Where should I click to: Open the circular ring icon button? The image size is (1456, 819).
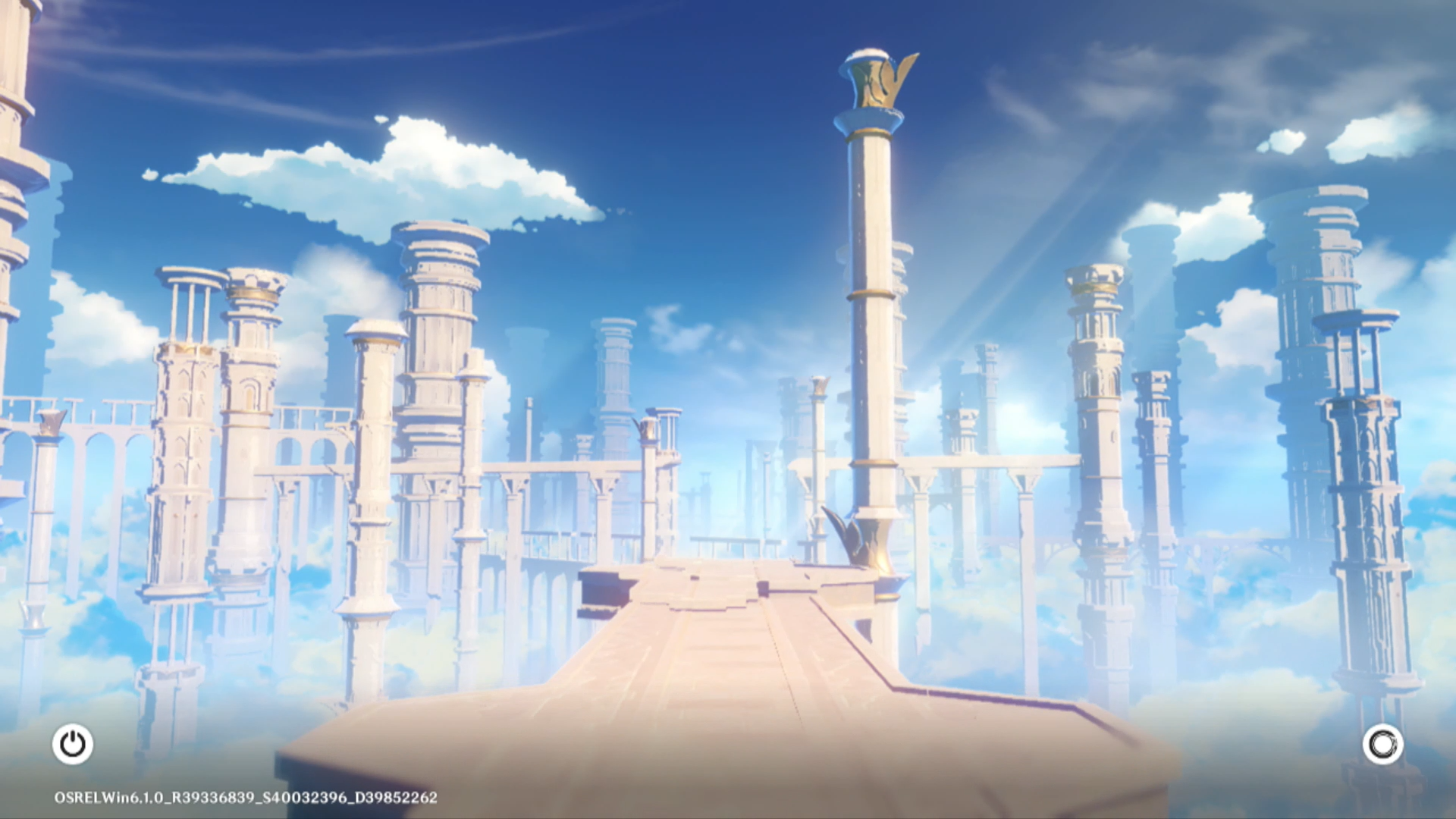tap(1382, 744)
